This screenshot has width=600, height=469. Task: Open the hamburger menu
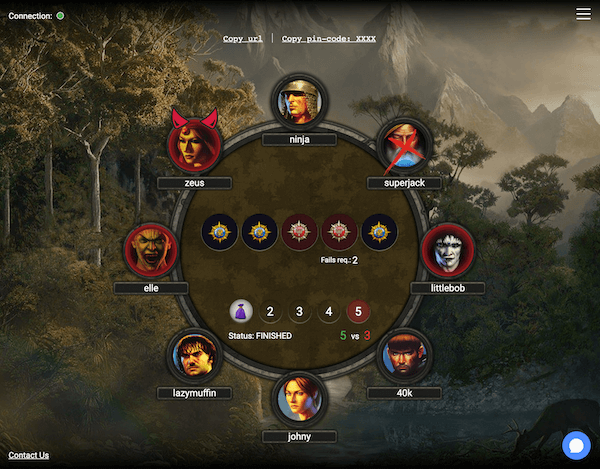583,14
